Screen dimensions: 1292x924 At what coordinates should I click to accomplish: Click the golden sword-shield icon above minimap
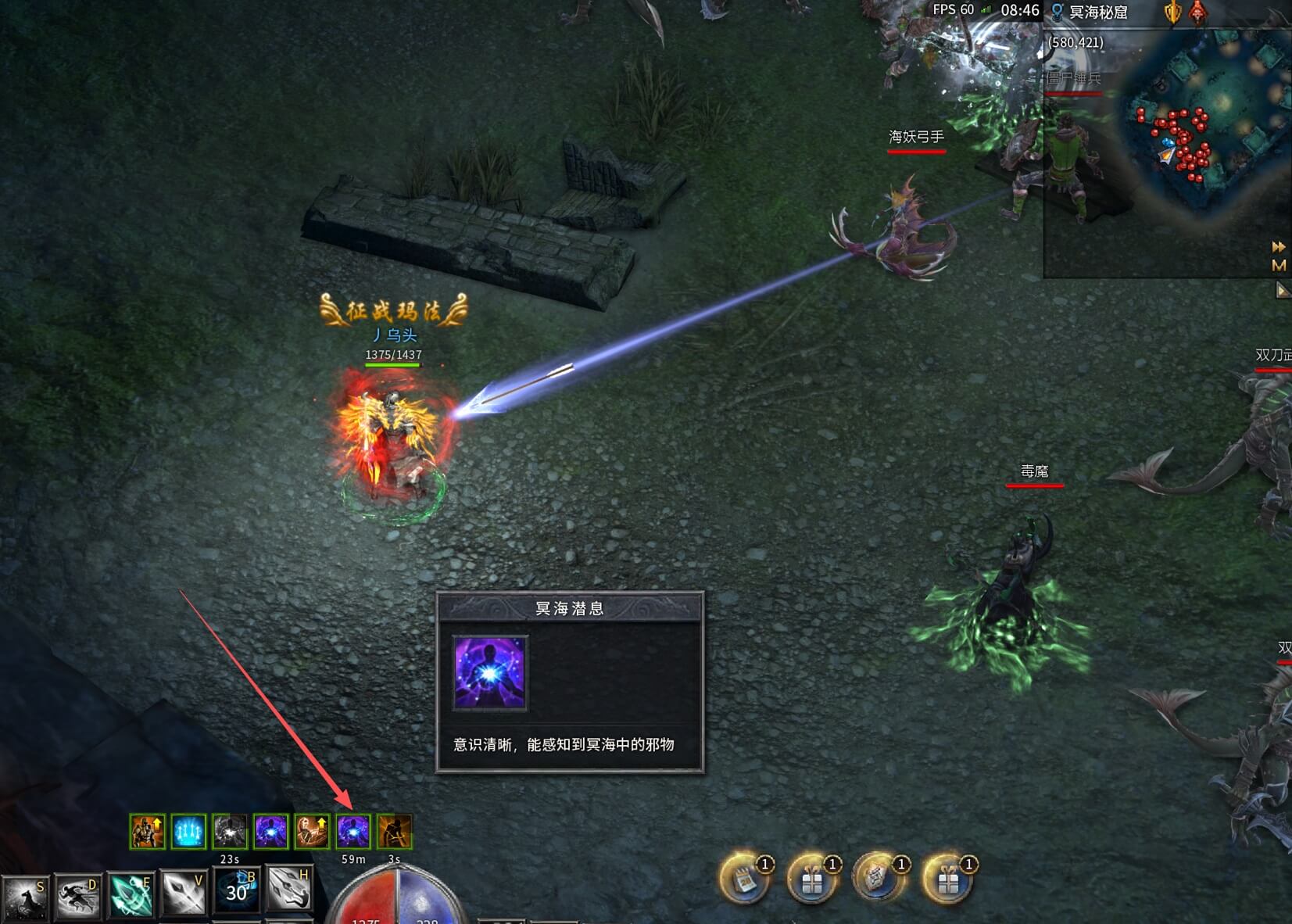[x=1172, y=13]
